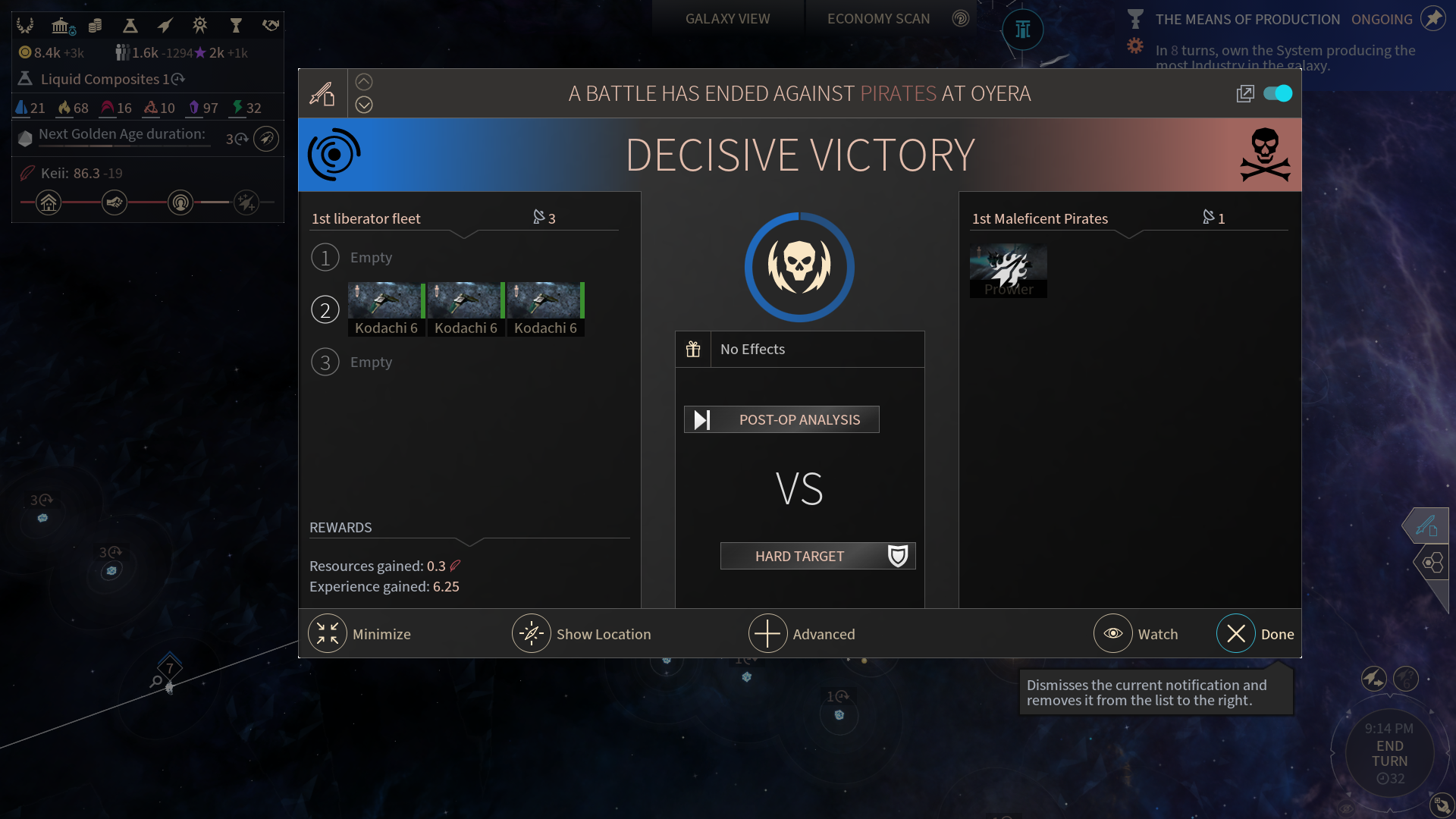This screenshot has height=819, width=1456.
Task: Open the empire management laurel icon
Action: [25, 26]
